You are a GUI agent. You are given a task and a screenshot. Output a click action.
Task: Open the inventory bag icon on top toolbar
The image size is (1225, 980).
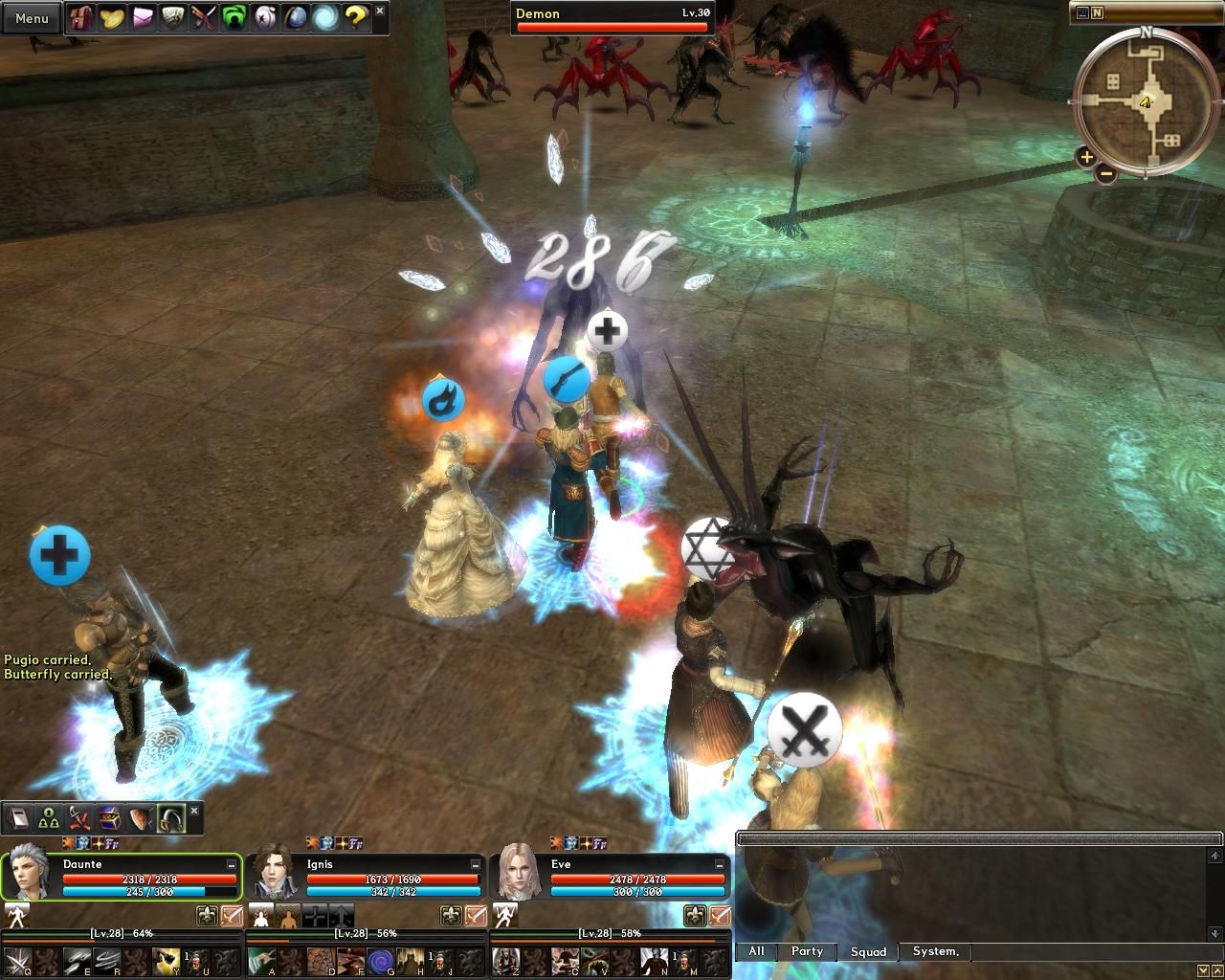click(x=79, y=18)
